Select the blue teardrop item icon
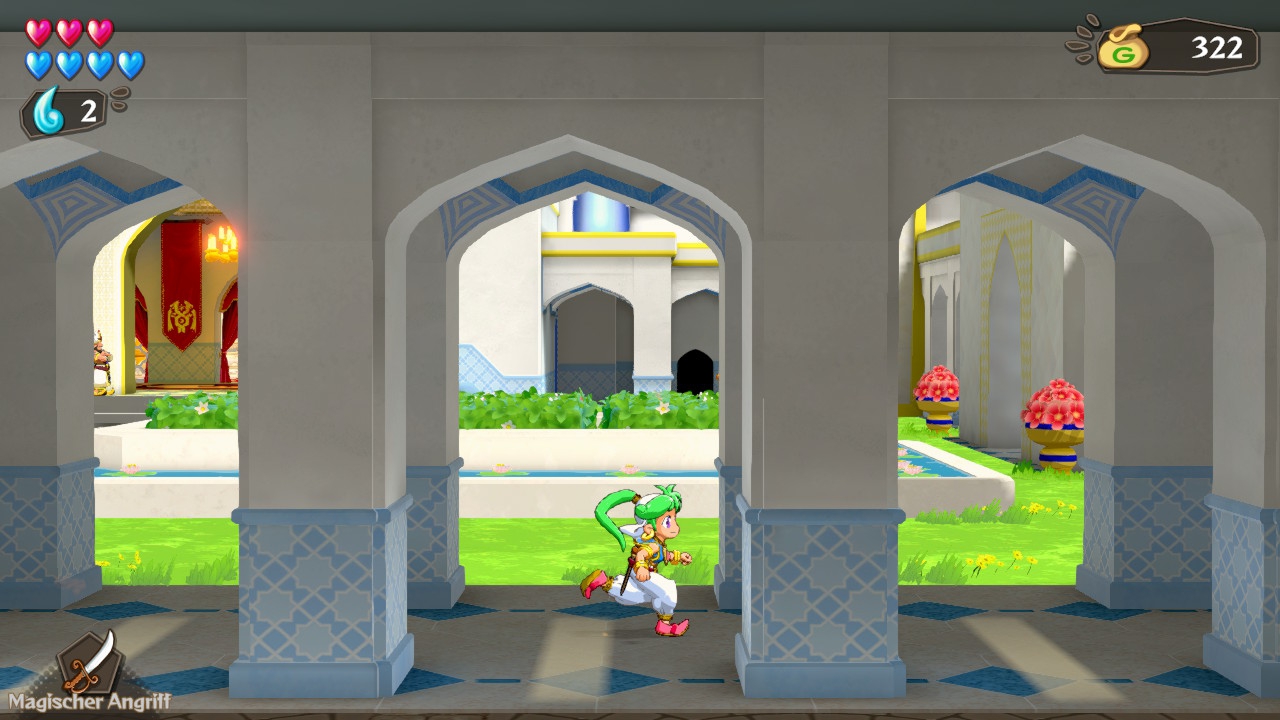Viewport: 1280px width, 720px height. [48, 111]
